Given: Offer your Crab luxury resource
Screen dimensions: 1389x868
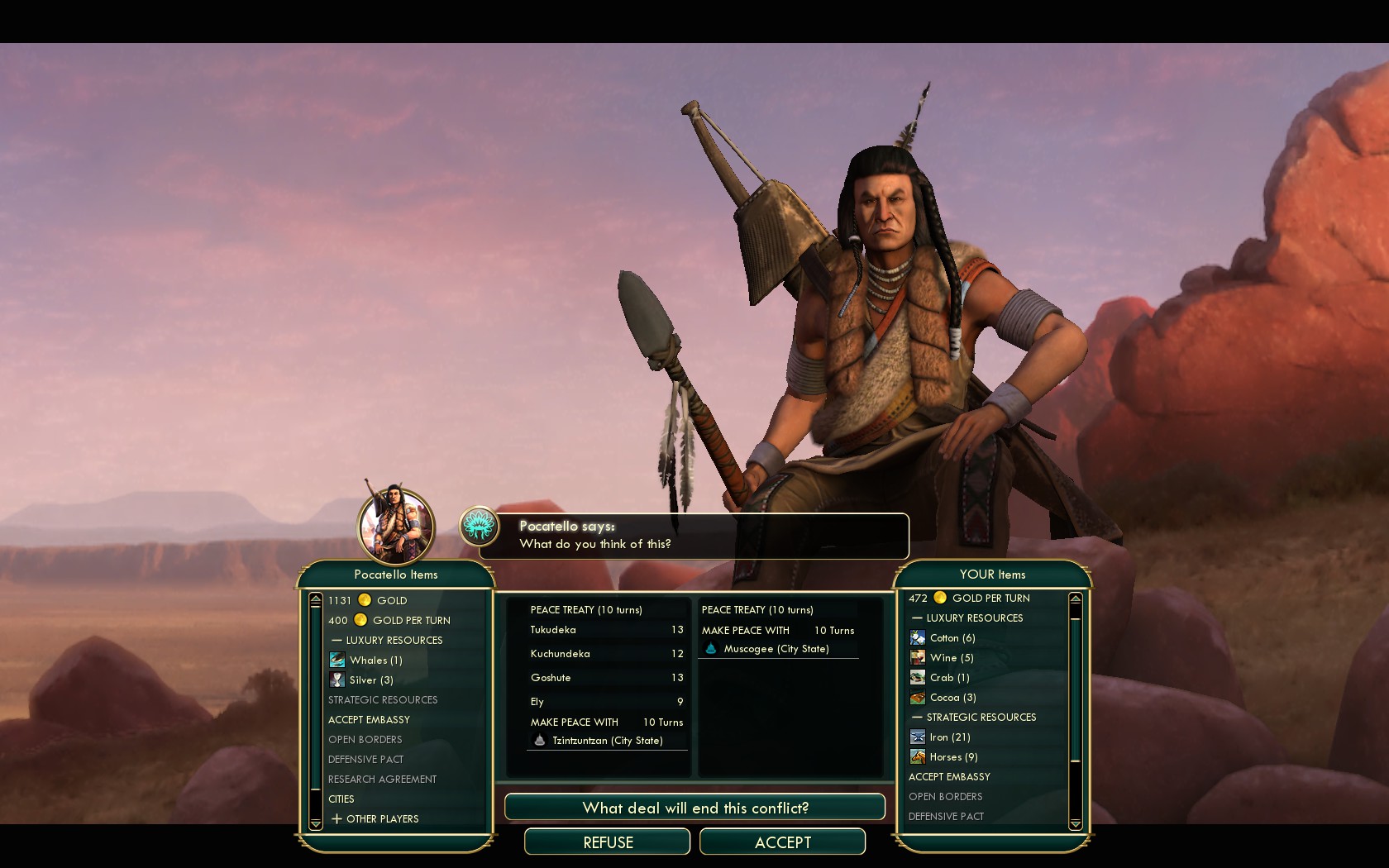Looking at the screenshot, I should 949,677.
